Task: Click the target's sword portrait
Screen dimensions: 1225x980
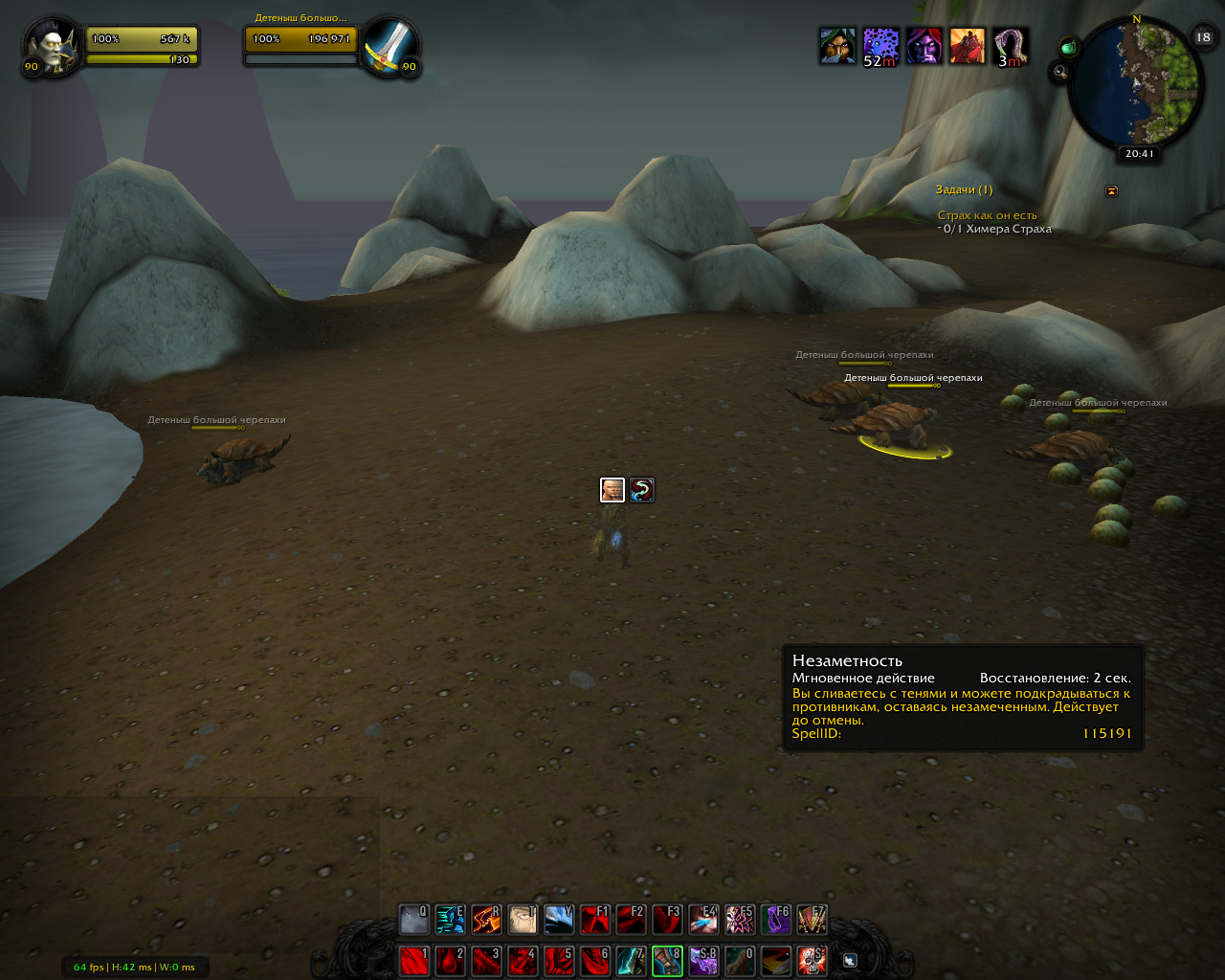Action: pyautogui.click(x=390, y=45)
